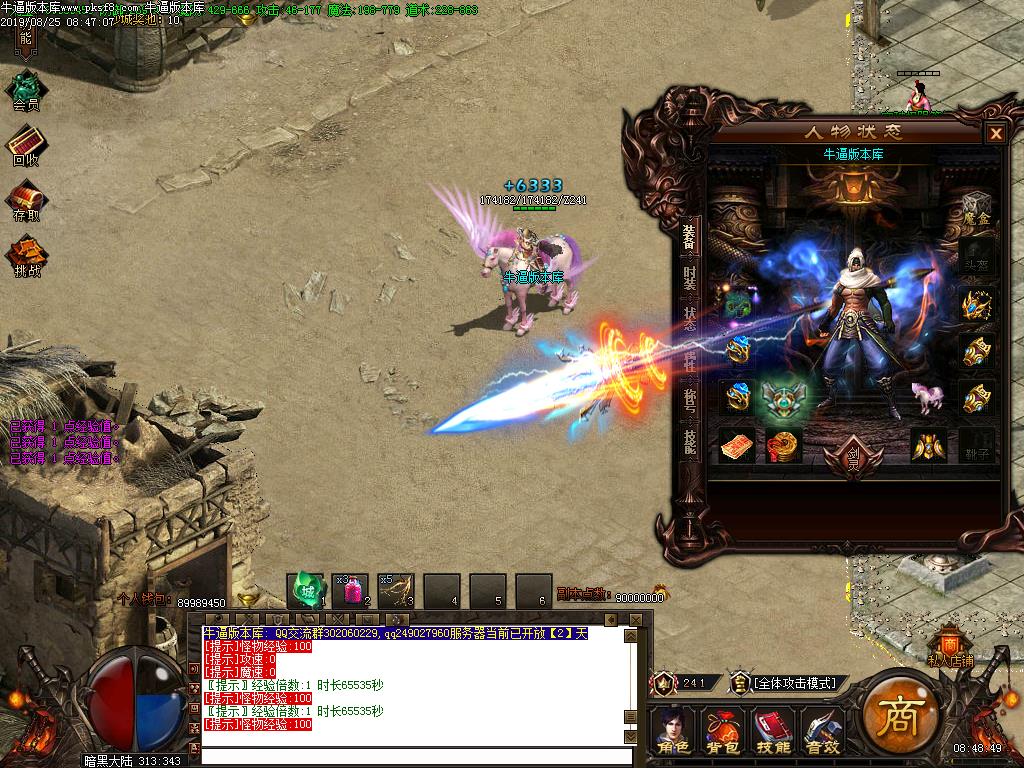
Task: Open the 存取 storage chest
Action: pyautogui.click(x=26, y=201)
